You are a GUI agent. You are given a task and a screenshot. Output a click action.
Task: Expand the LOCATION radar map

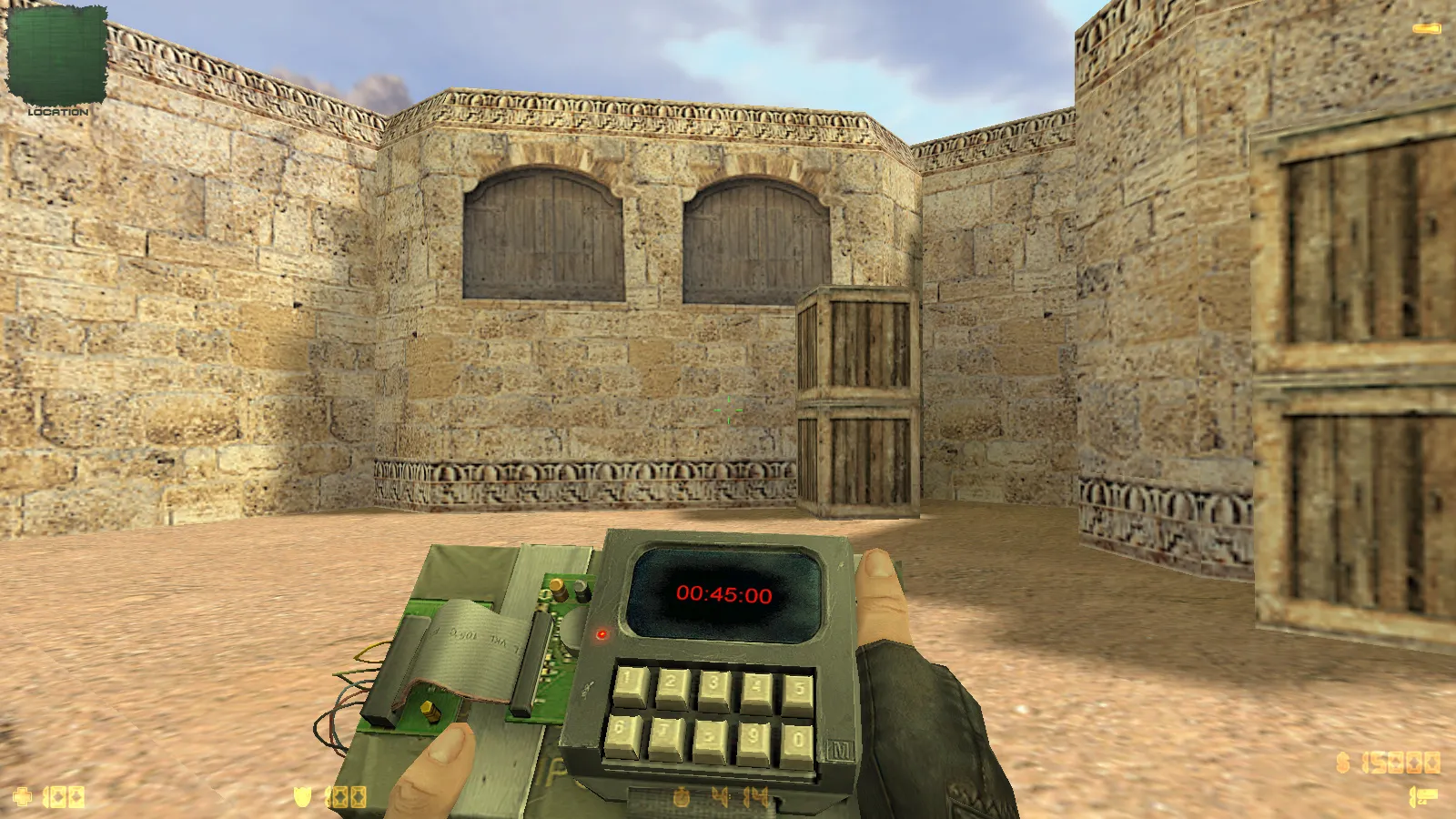(x=56, y=55)
